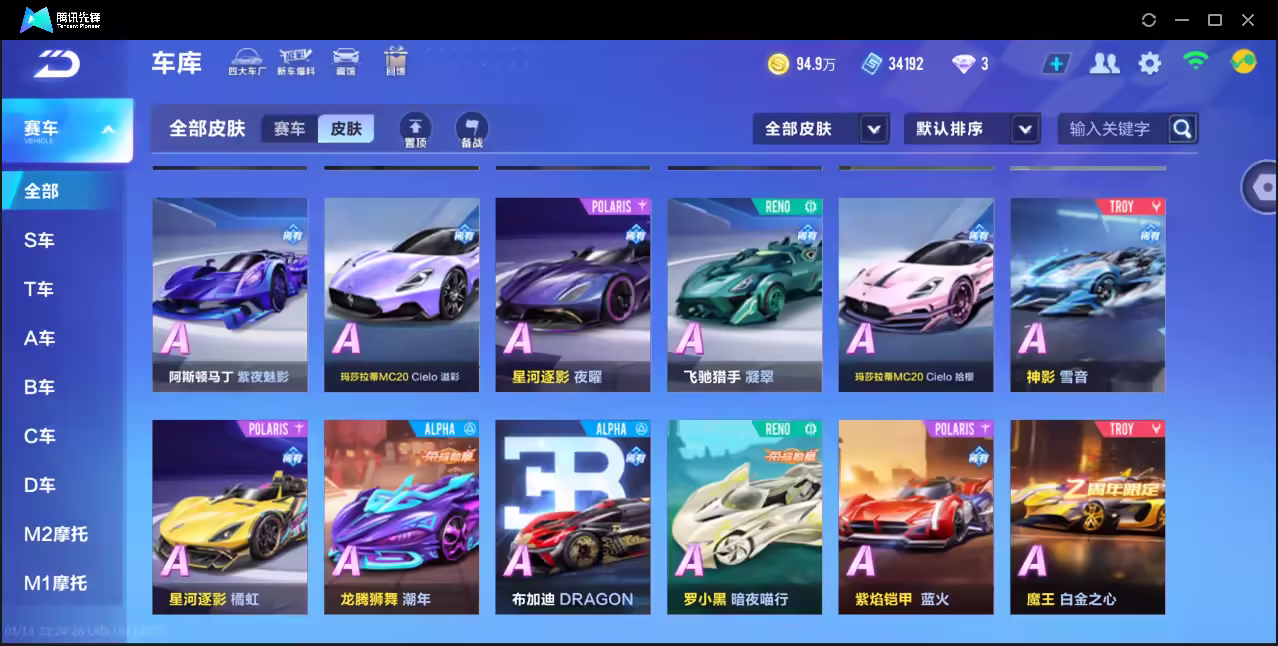Click the 置顶 pin-to-top button

[x=416, y=130]
